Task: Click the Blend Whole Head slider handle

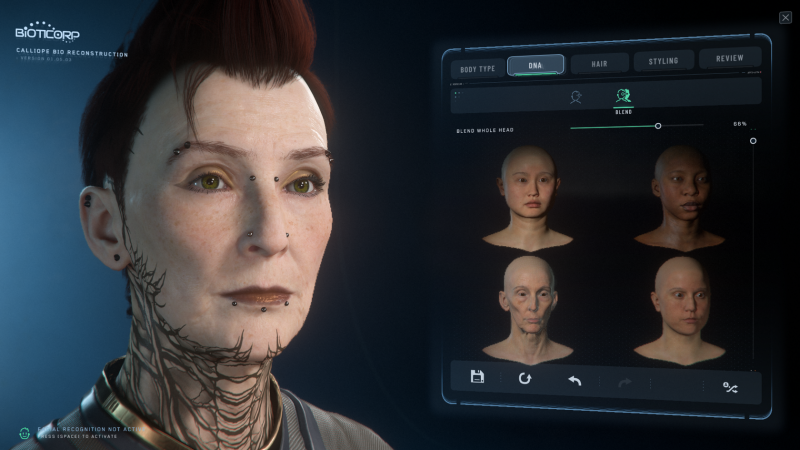Action: (658, 126)
